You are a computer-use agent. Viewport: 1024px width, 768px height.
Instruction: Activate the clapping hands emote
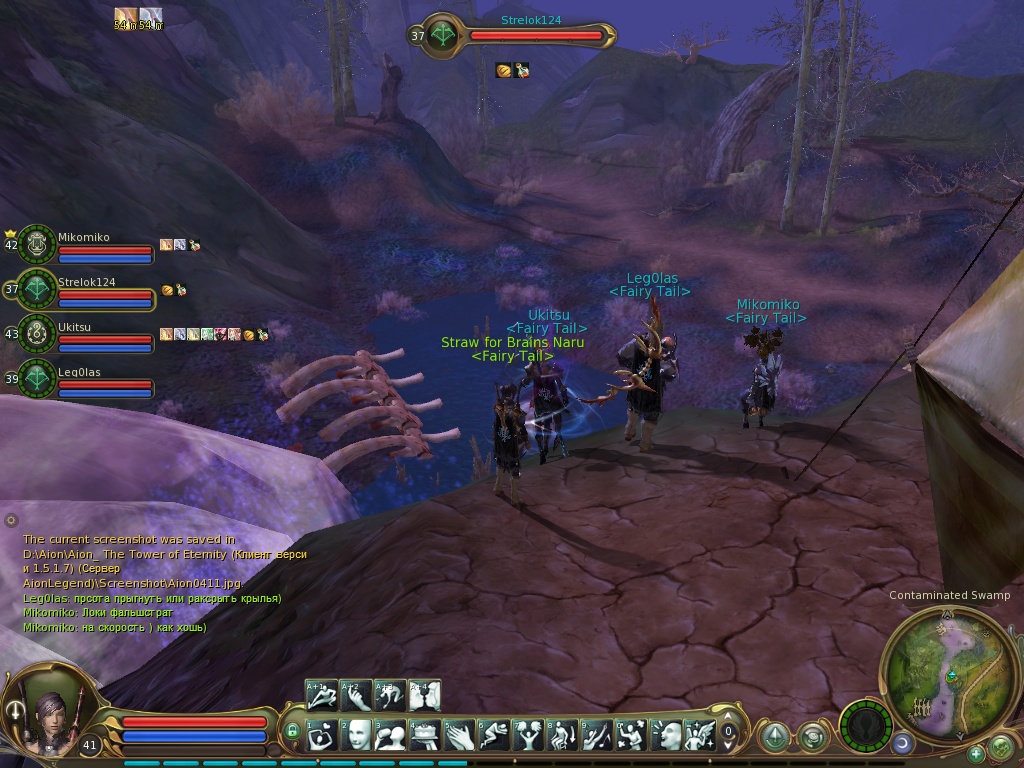459,735
